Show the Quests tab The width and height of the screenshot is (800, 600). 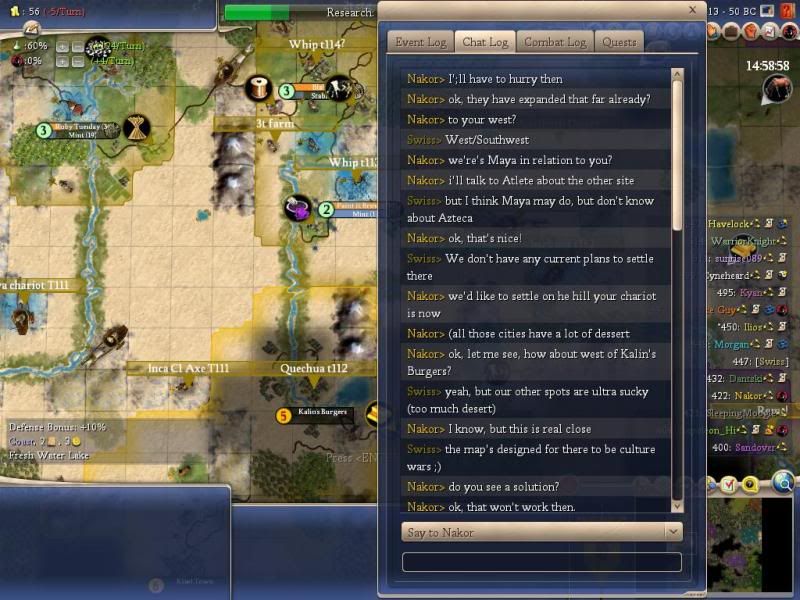click(619, 42)
